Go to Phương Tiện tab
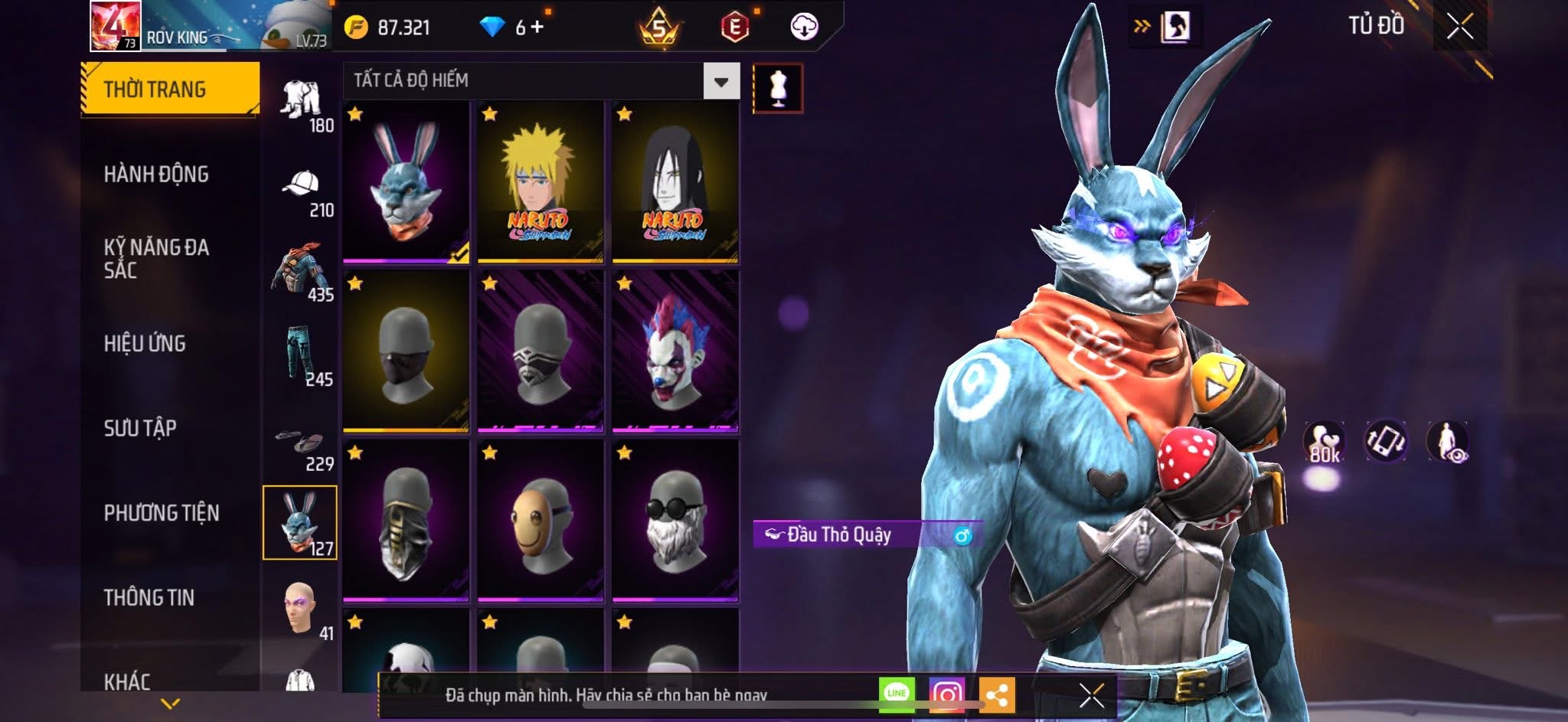The width and height of the screenshot is (1568, 722). click(x=162, y=513)
